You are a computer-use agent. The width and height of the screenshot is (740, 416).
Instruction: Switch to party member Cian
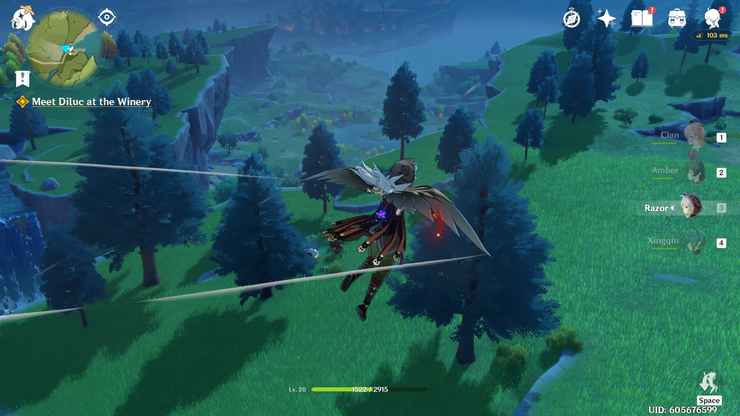(x=694, y=136)
